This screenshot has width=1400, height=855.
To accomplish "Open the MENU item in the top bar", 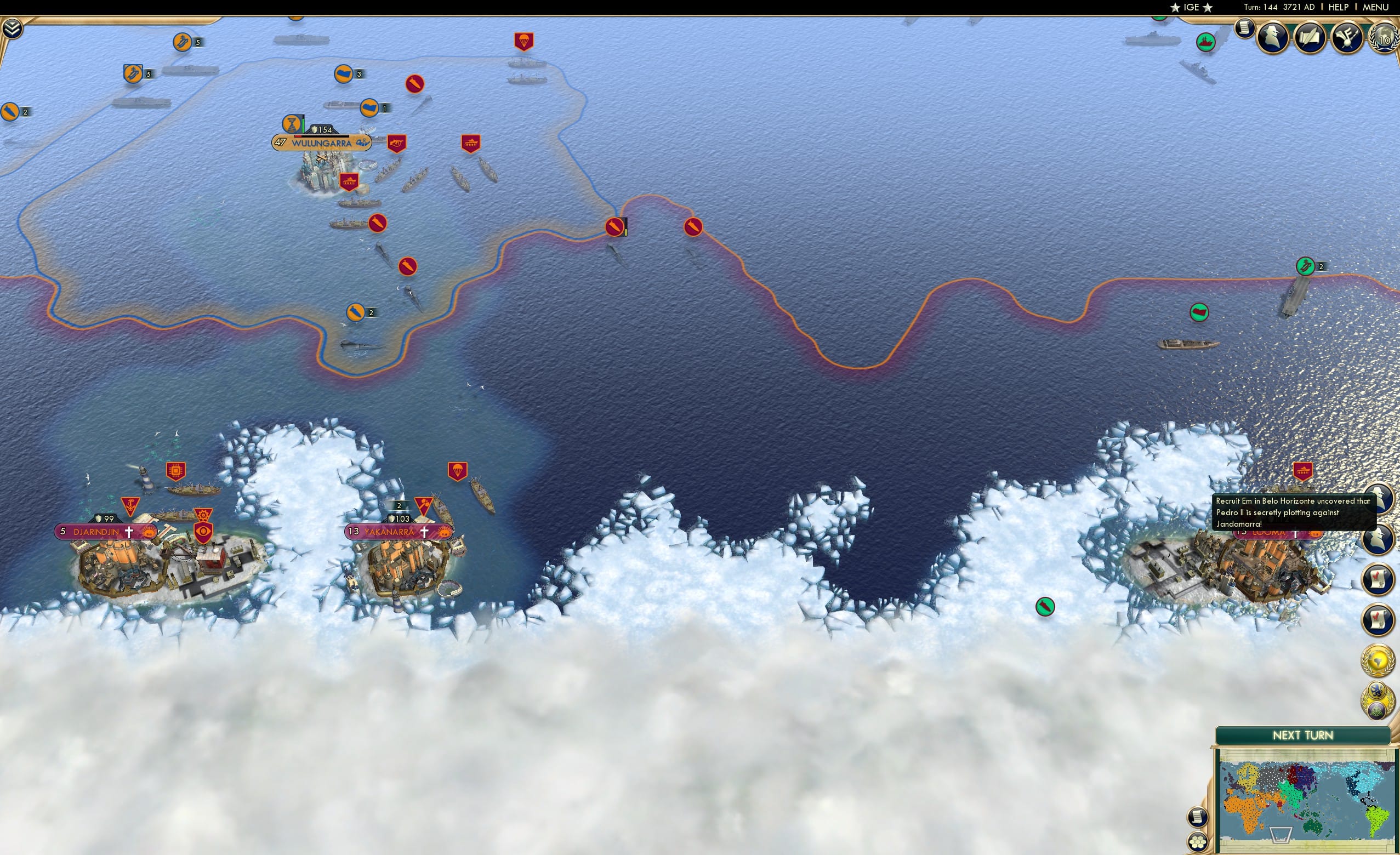I will pyautogui.click(x=1375, y=7).
